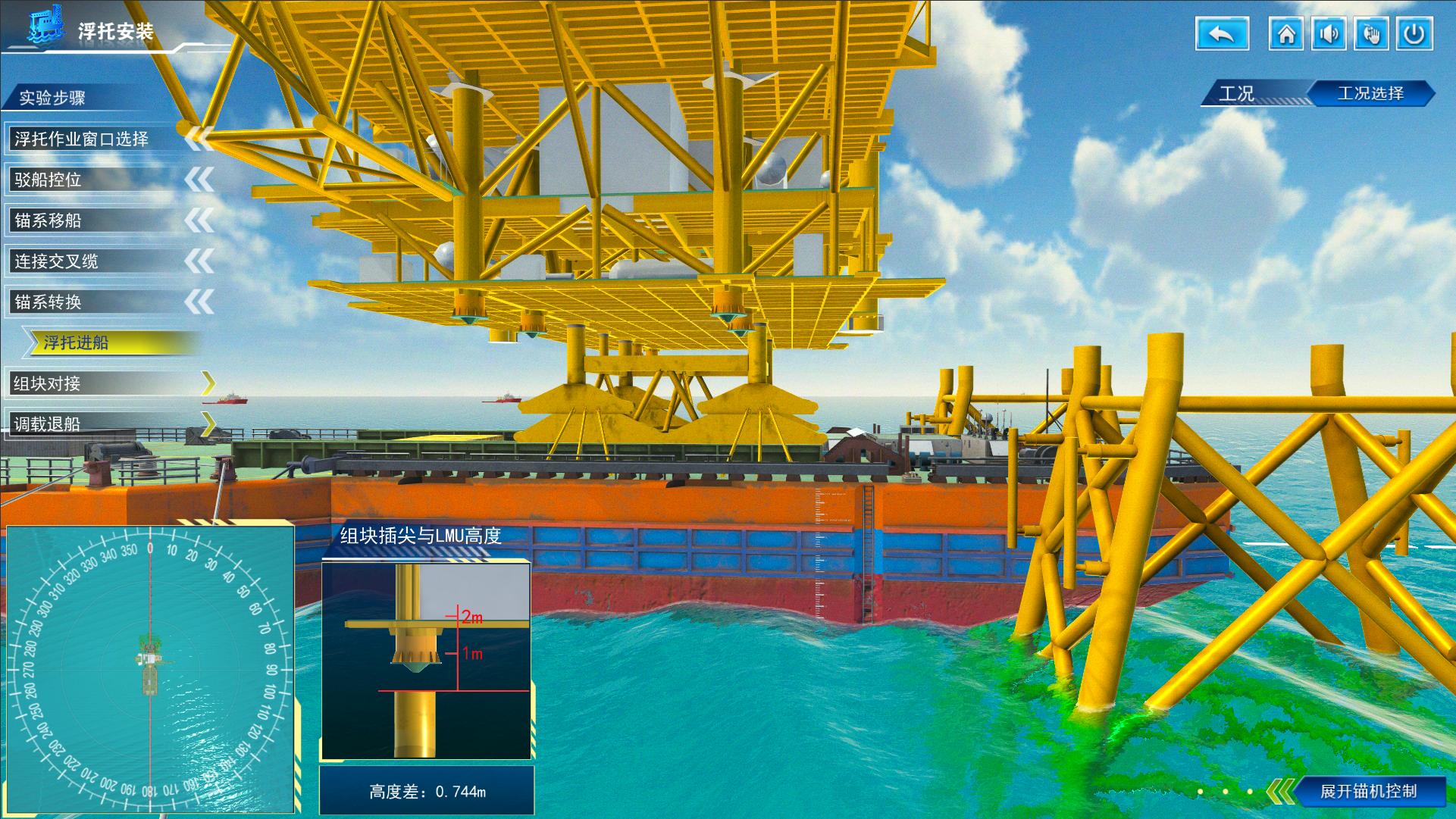Expand the 展开锚机控制 winch control panel

point(1367,791)
